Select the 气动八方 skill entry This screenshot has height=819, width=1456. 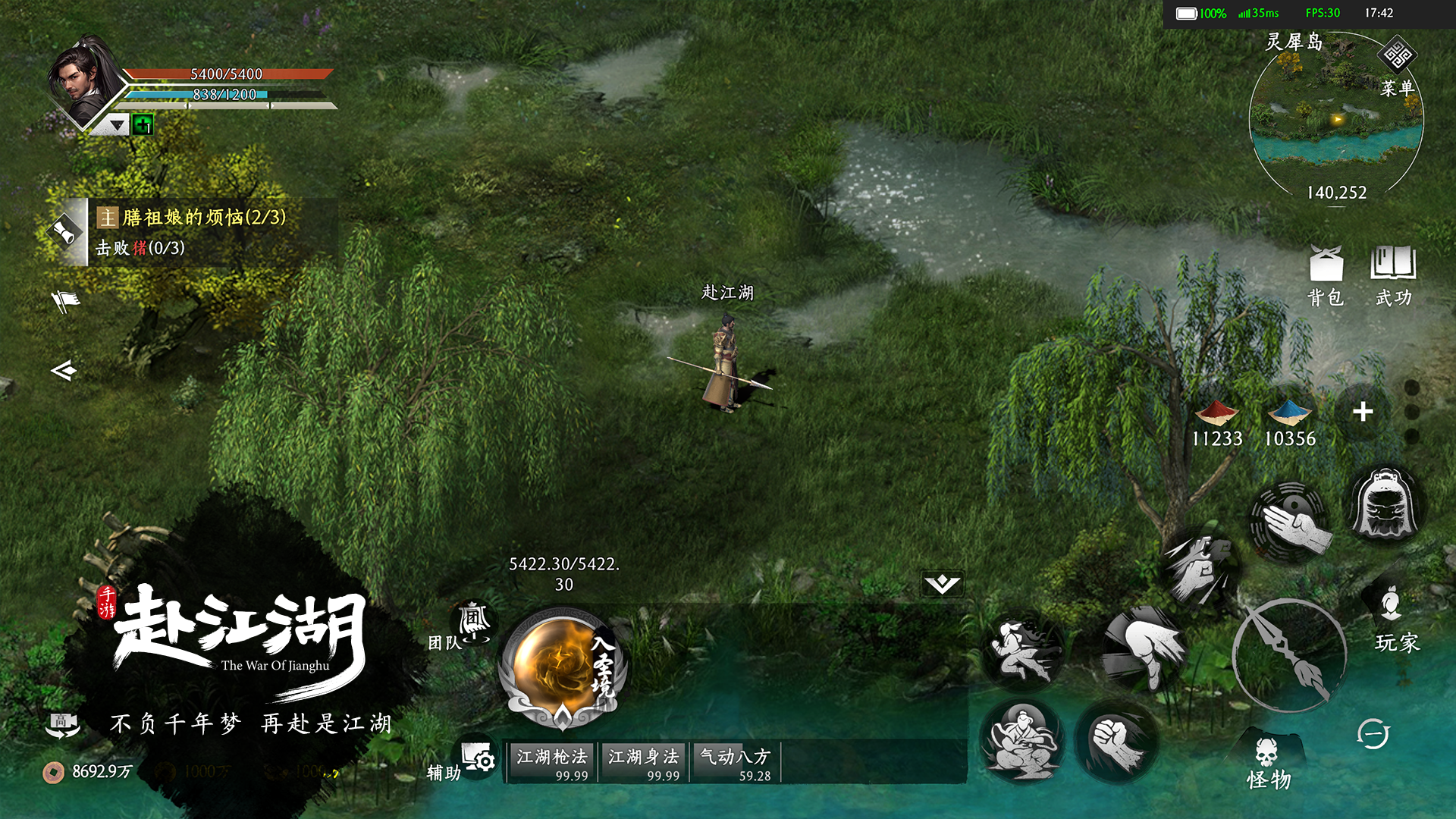tap(735, 762)
